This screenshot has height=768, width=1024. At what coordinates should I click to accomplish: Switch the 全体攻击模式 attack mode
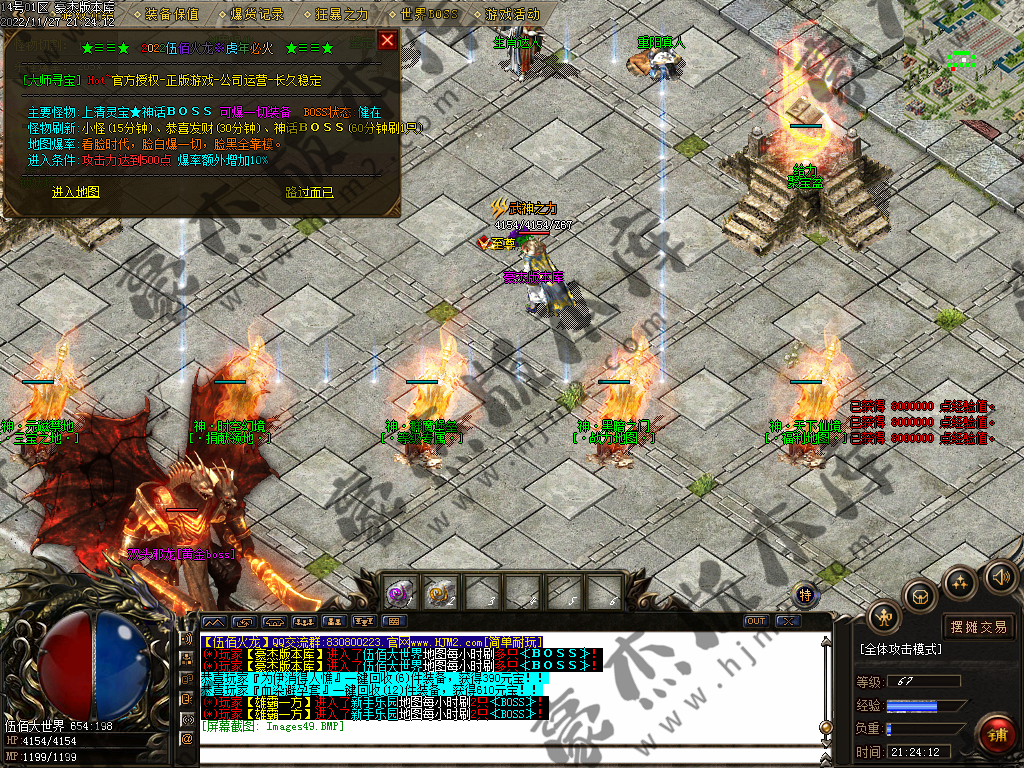coord(901,649)
